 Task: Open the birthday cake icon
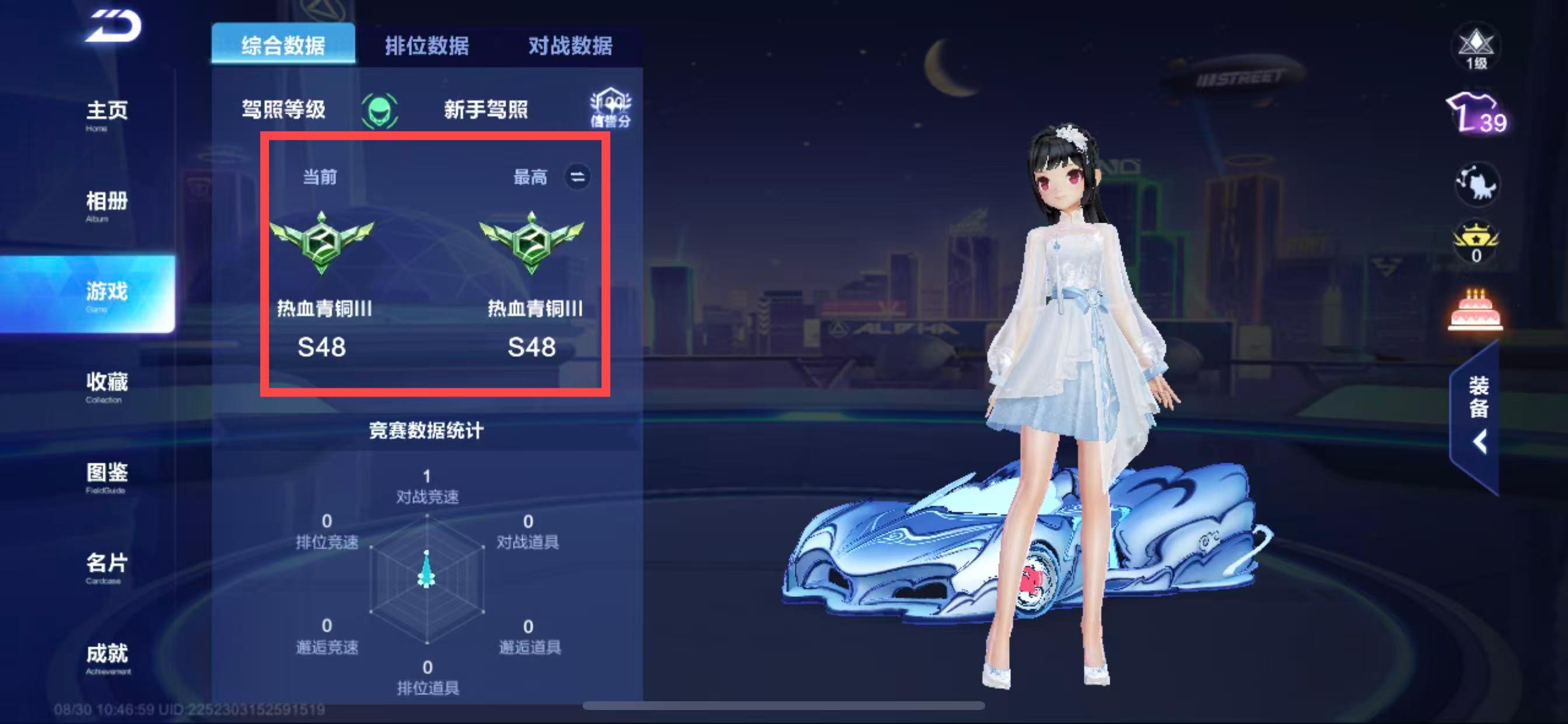click(x=1475, y=310)
